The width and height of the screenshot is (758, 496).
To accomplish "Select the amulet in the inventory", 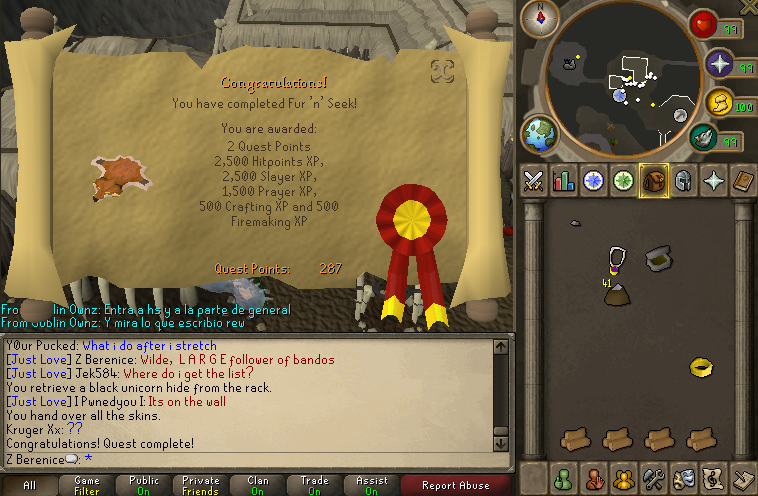I will (x=616, y=260).
